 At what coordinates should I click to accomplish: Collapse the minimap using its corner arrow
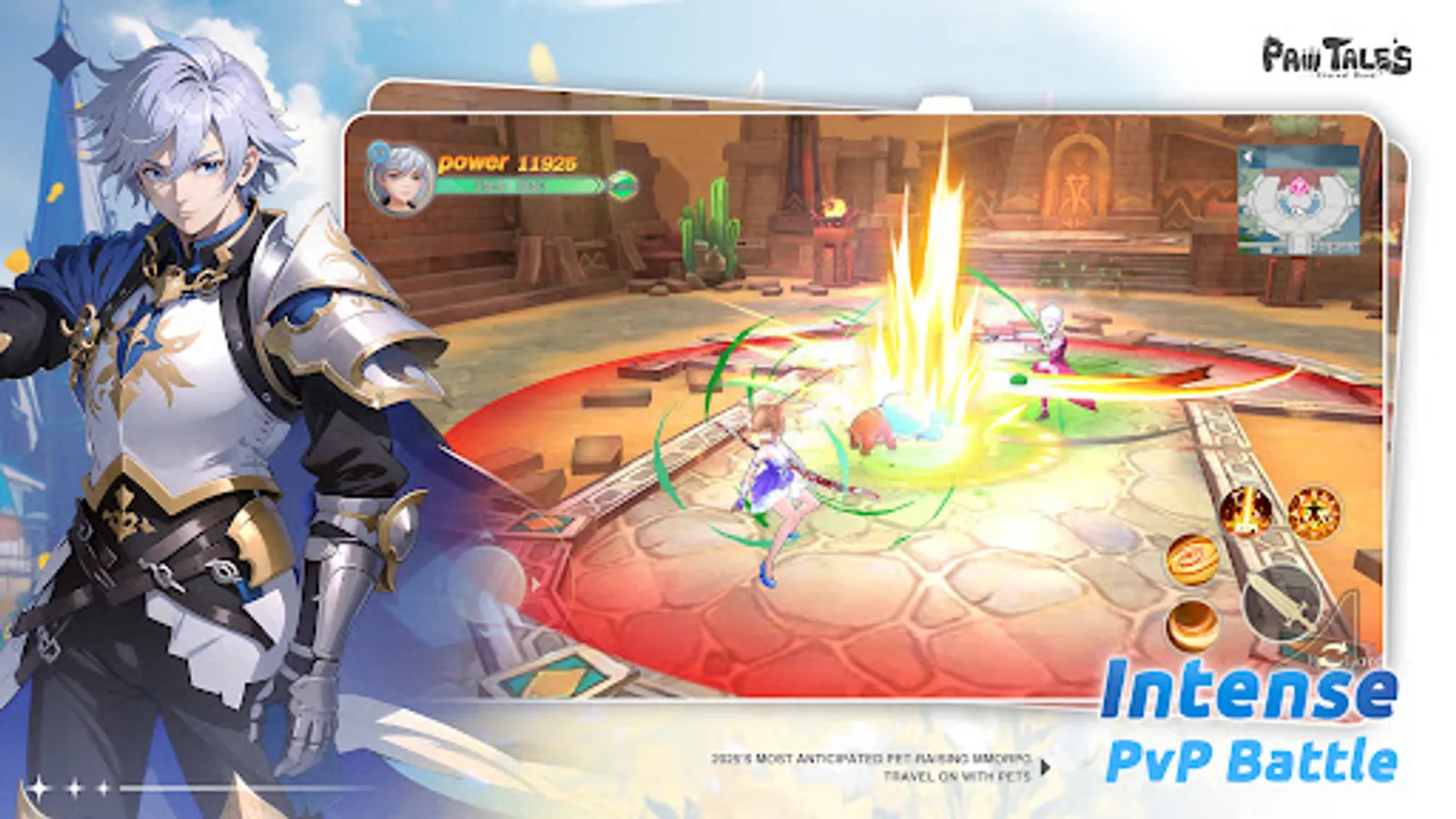[1248, 157]
